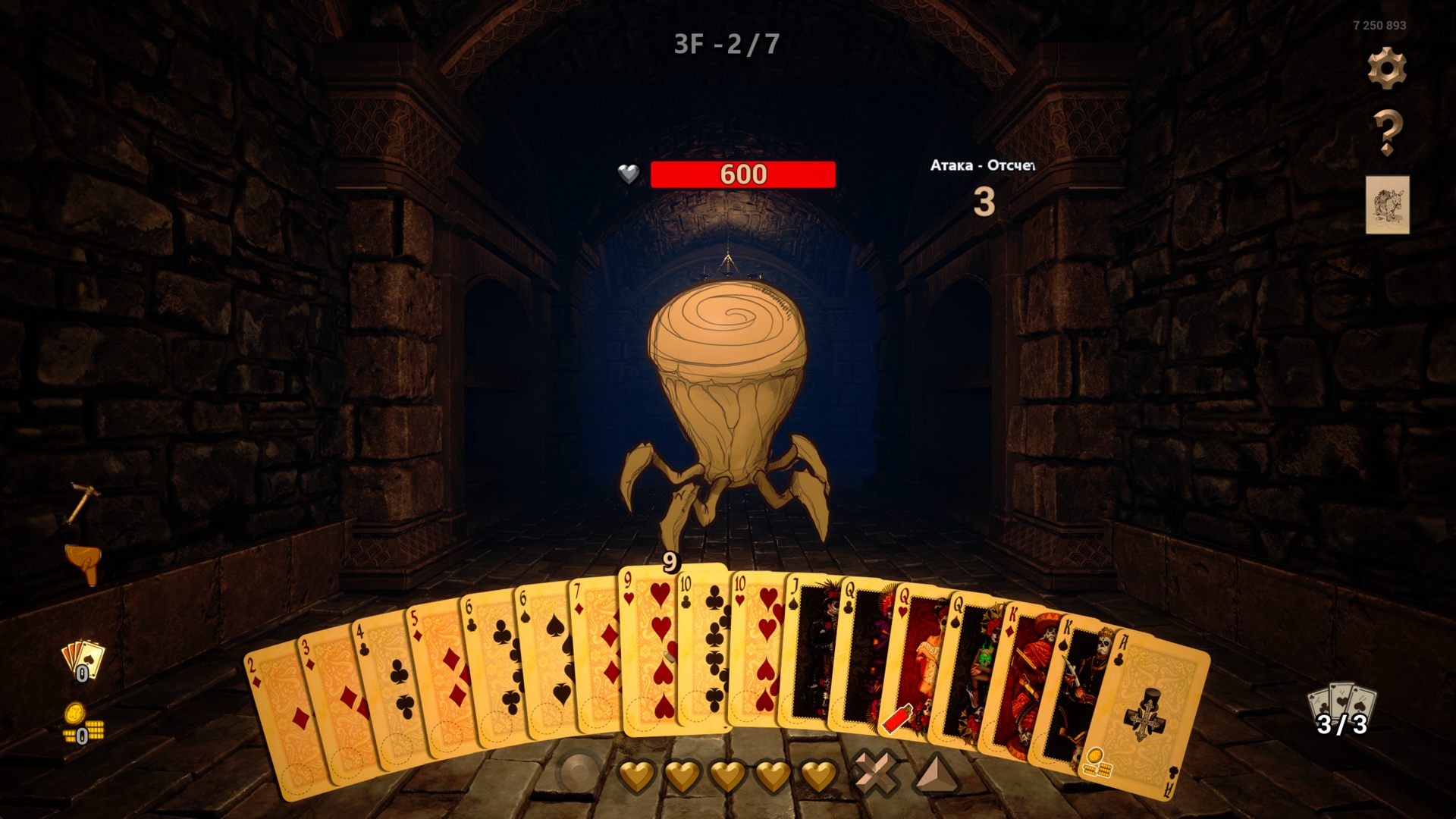Click the grey X button below the hand
The width and height of the screenshot is (1456, 819).
pyautogui.click(x=876, y=773)
